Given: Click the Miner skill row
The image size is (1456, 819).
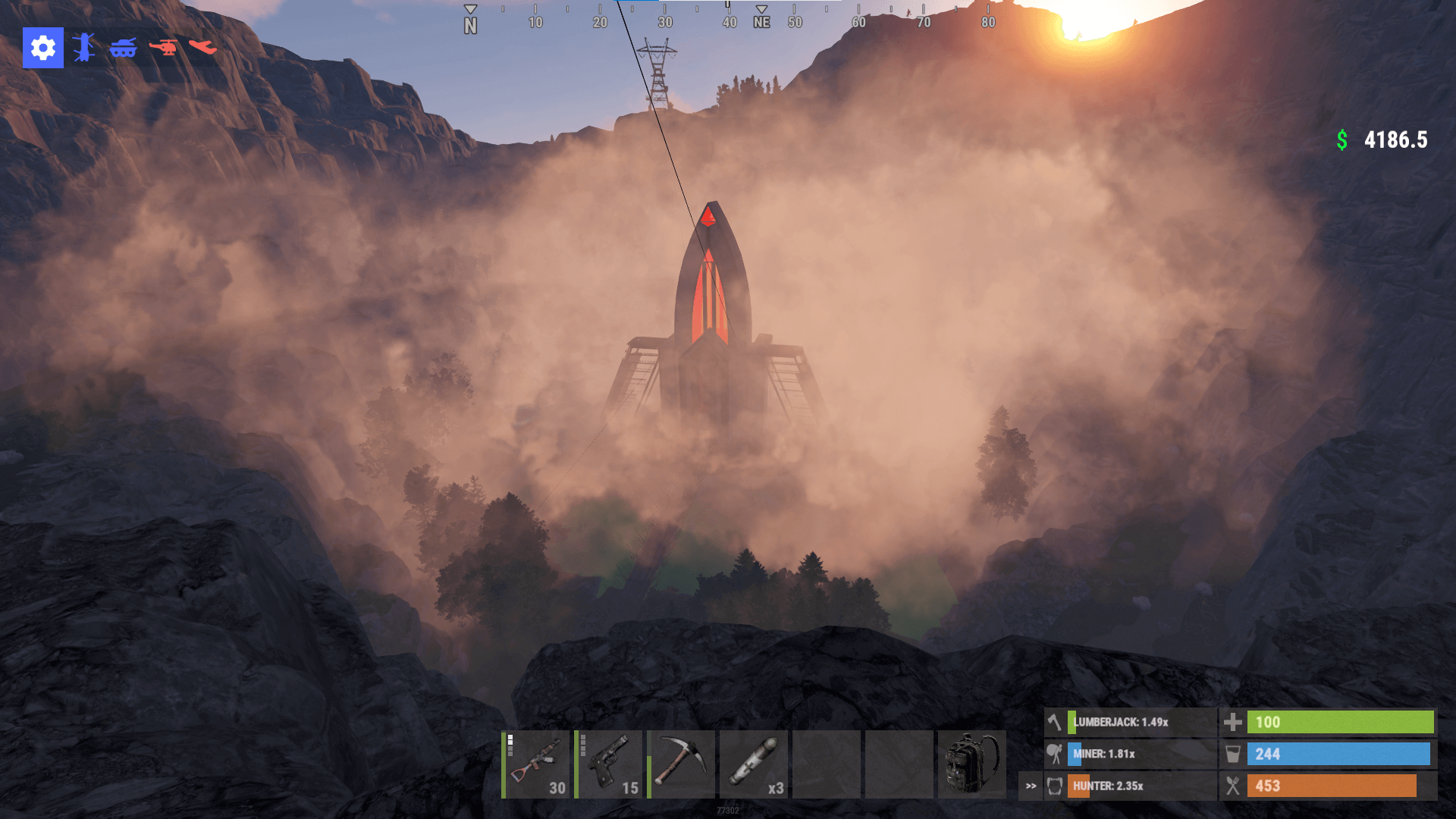Looking at the screenshot, I should tap(1130, 755).
